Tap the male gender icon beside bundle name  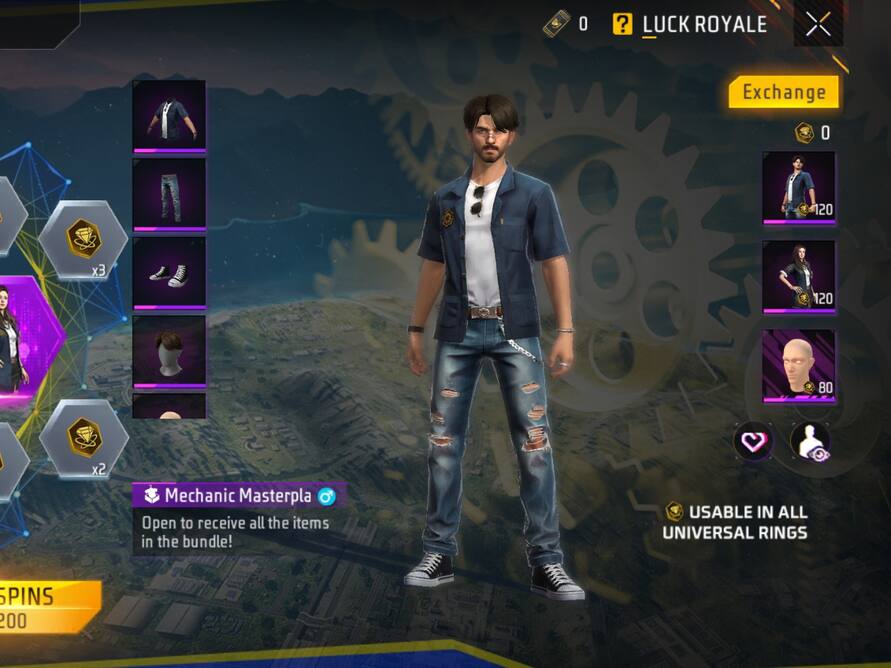coord(326,496)
